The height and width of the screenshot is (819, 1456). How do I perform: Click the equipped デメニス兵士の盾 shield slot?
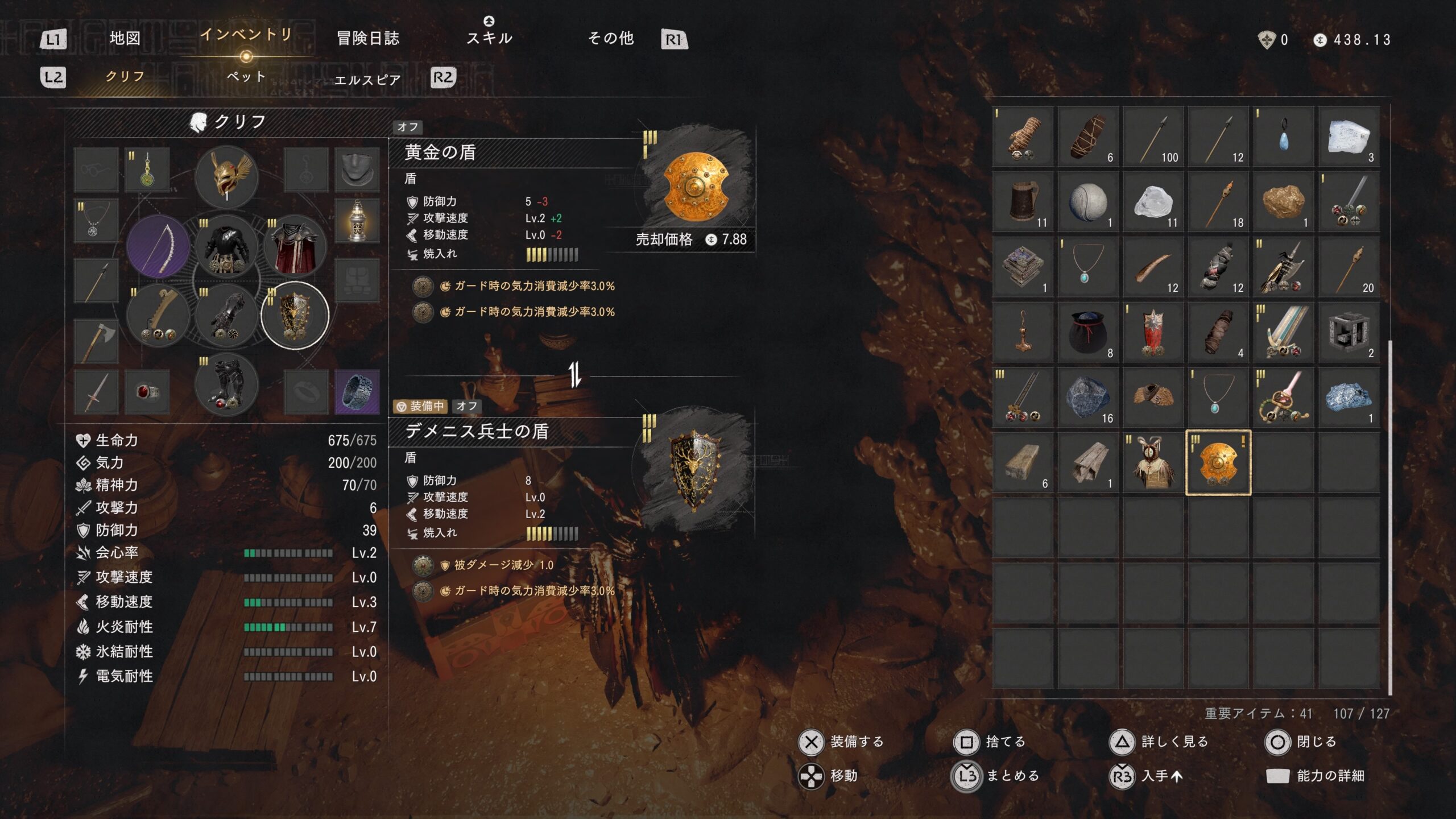point(295,315)
